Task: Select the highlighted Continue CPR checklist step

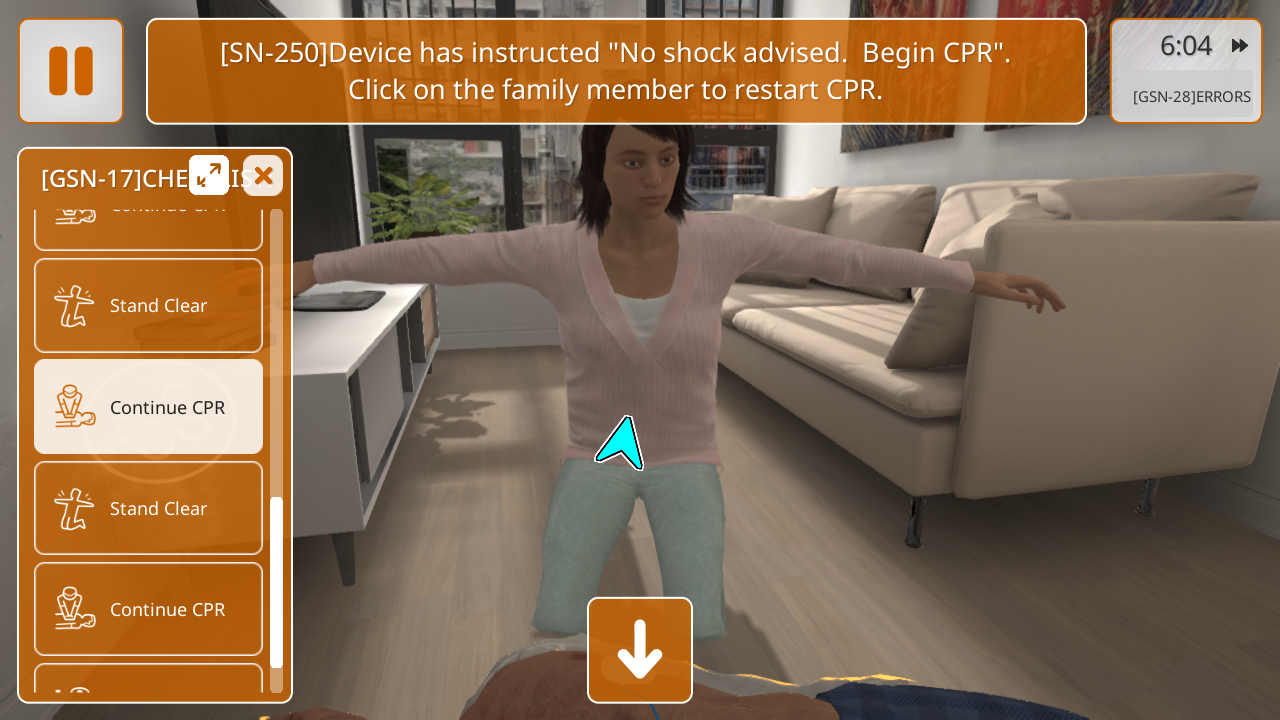Action: pyautogui.click(x=149, y=407)
